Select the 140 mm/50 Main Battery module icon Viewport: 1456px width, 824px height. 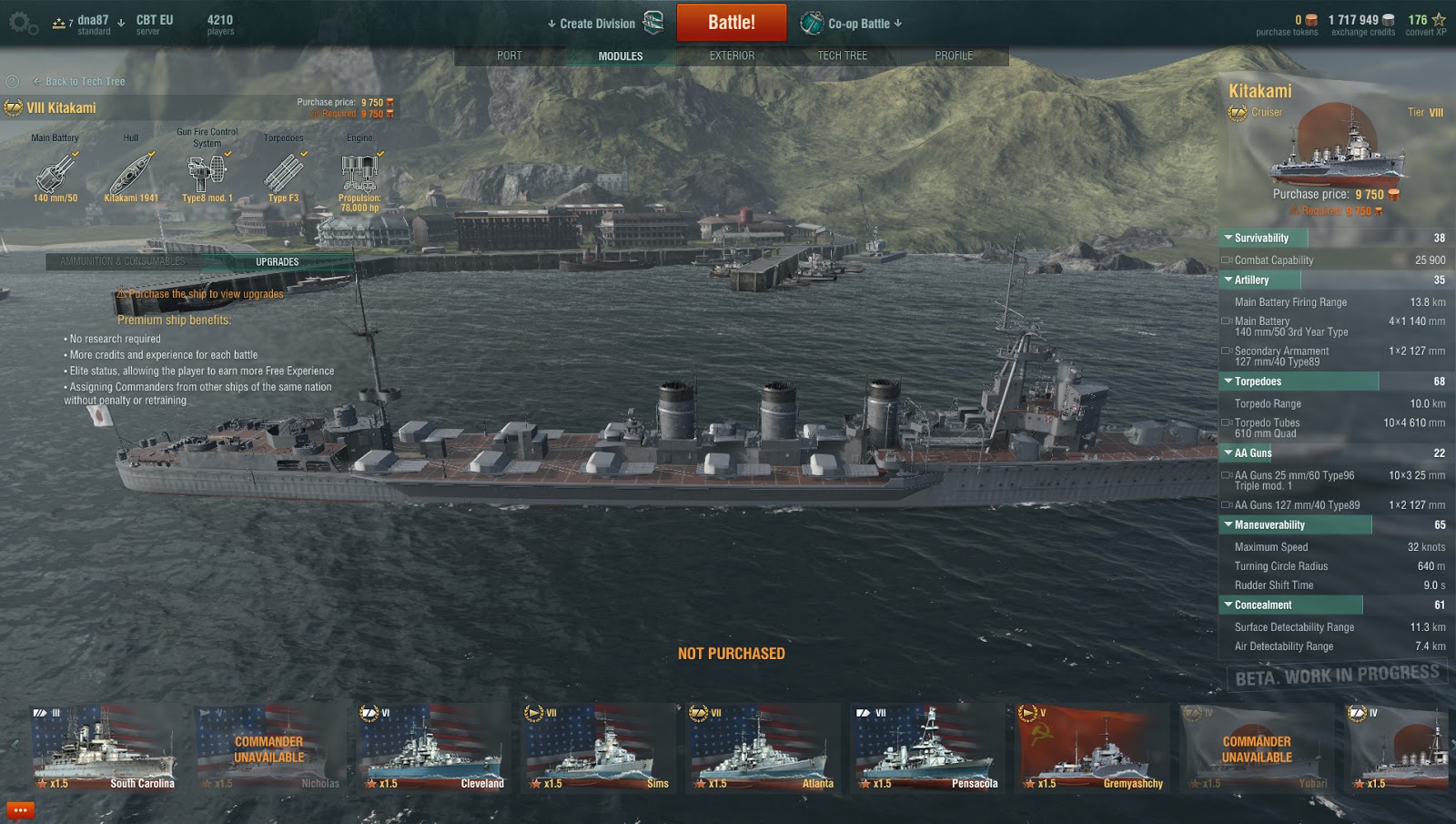55,173
